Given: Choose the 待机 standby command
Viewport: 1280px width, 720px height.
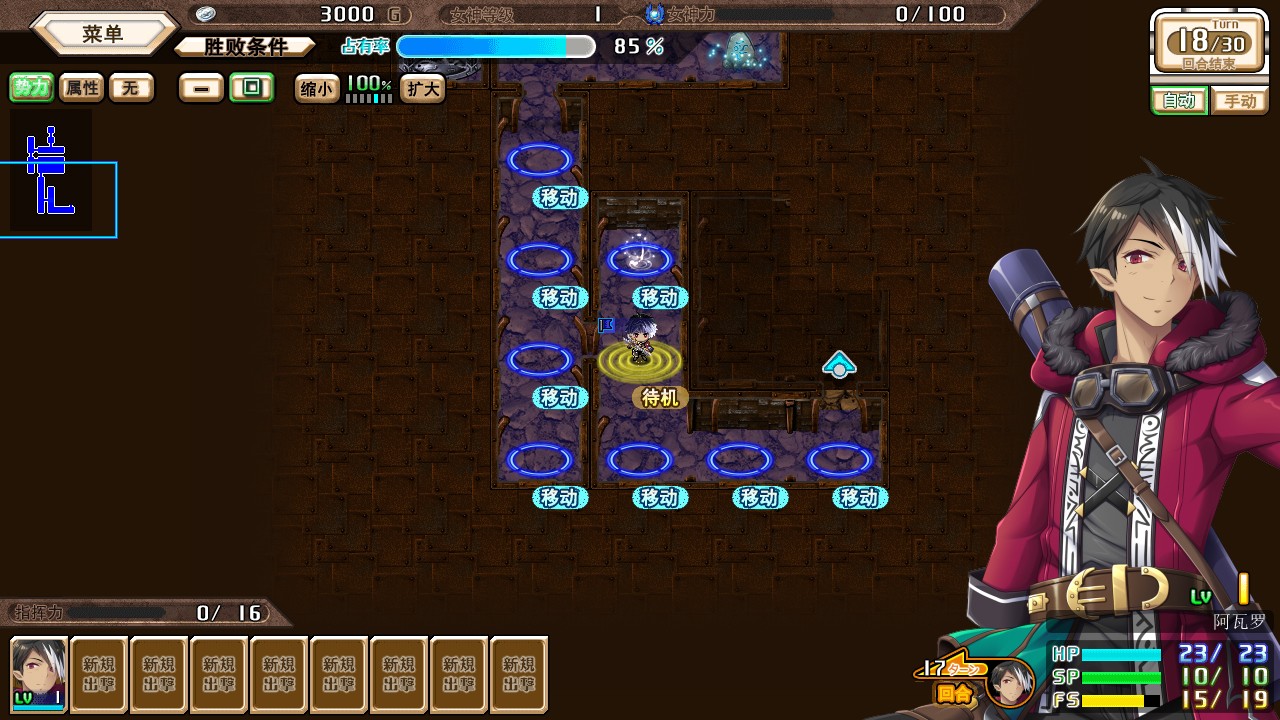Looking at the screenshot, I should (660, 398).
